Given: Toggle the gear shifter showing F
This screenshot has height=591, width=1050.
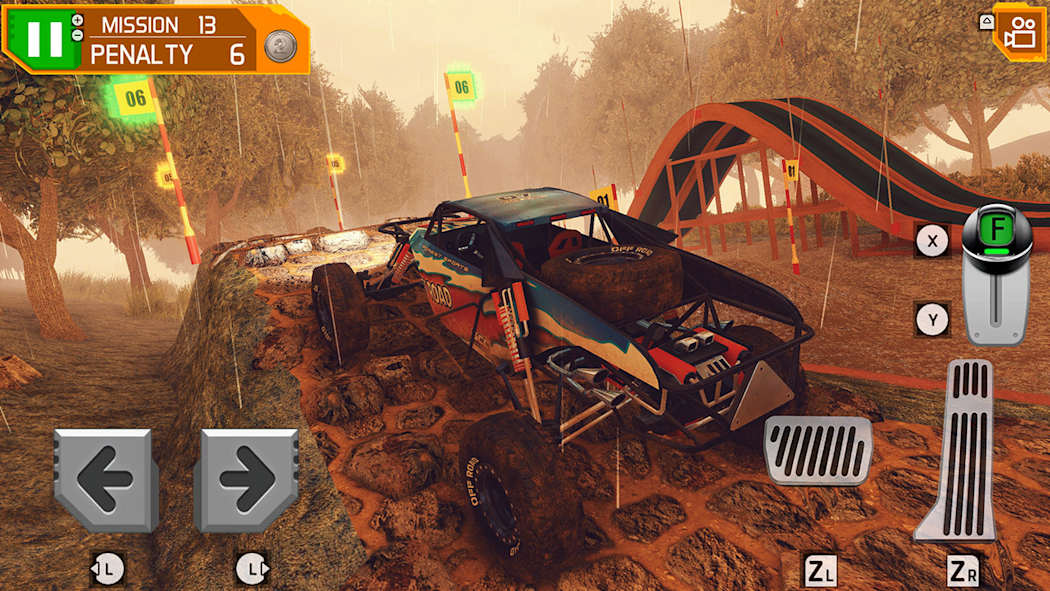Looking at the screenshot, I should click(x=996, y=274).
